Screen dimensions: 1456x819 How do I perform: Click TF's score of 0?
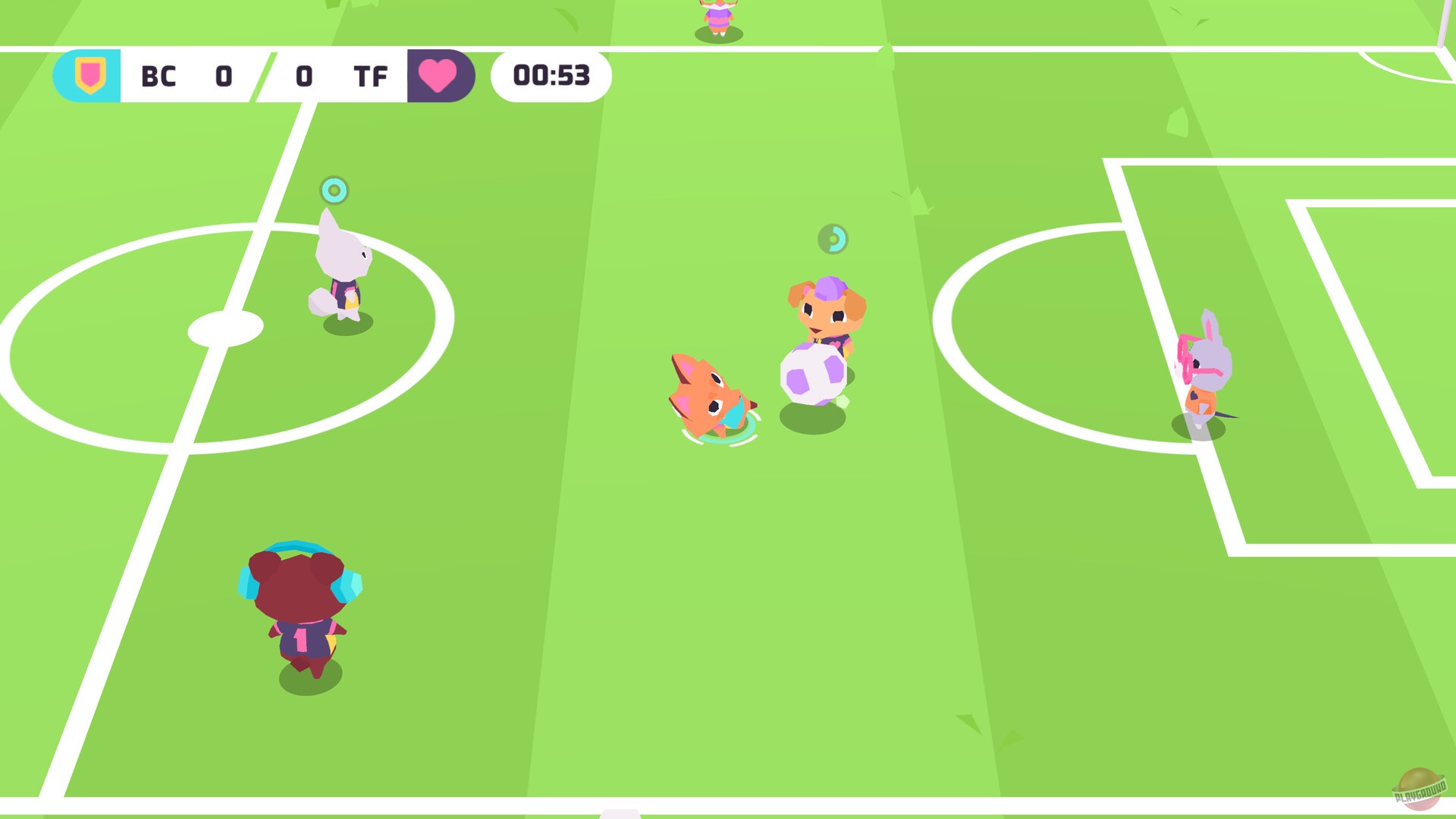pos(304,76)
